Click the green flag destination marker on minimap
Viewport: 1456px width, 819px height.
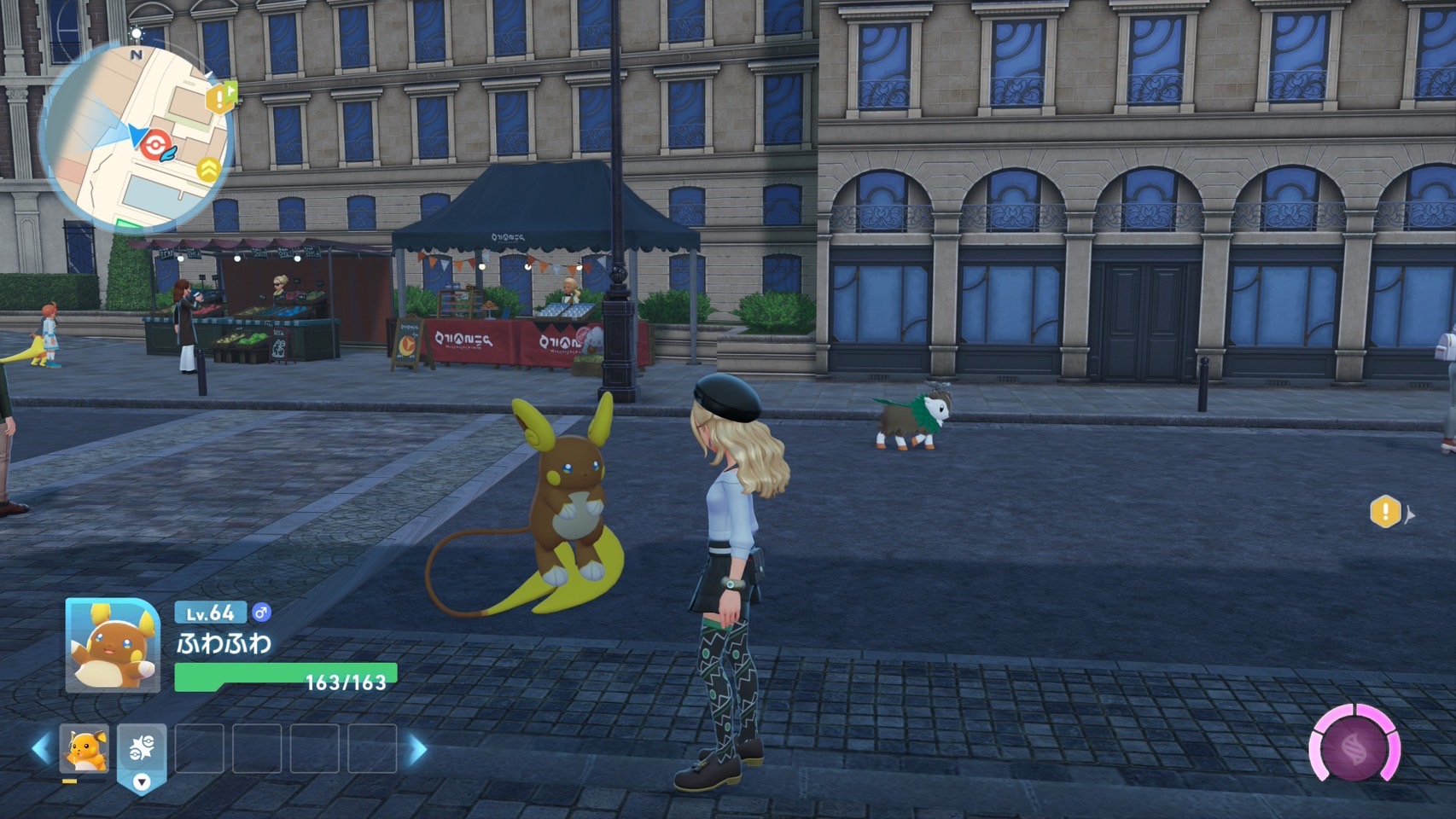[x=232, y=90]
